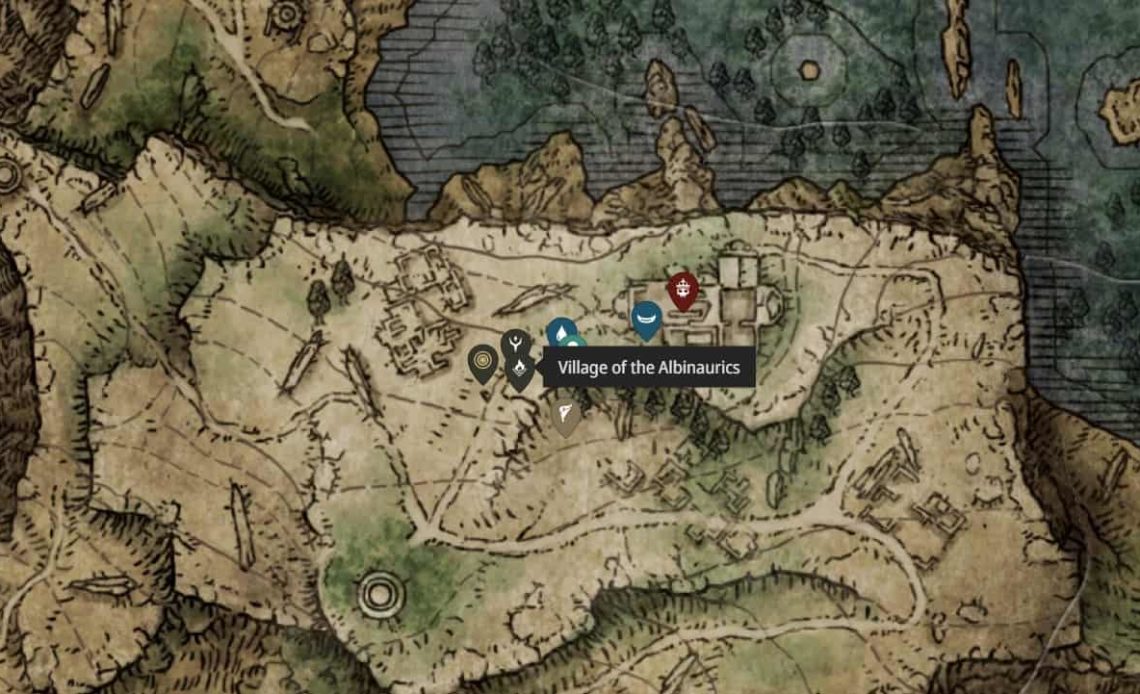Open the tan marker below the village
The width and height of the screenshot is (1140, 694).
[x=566, y=414]
